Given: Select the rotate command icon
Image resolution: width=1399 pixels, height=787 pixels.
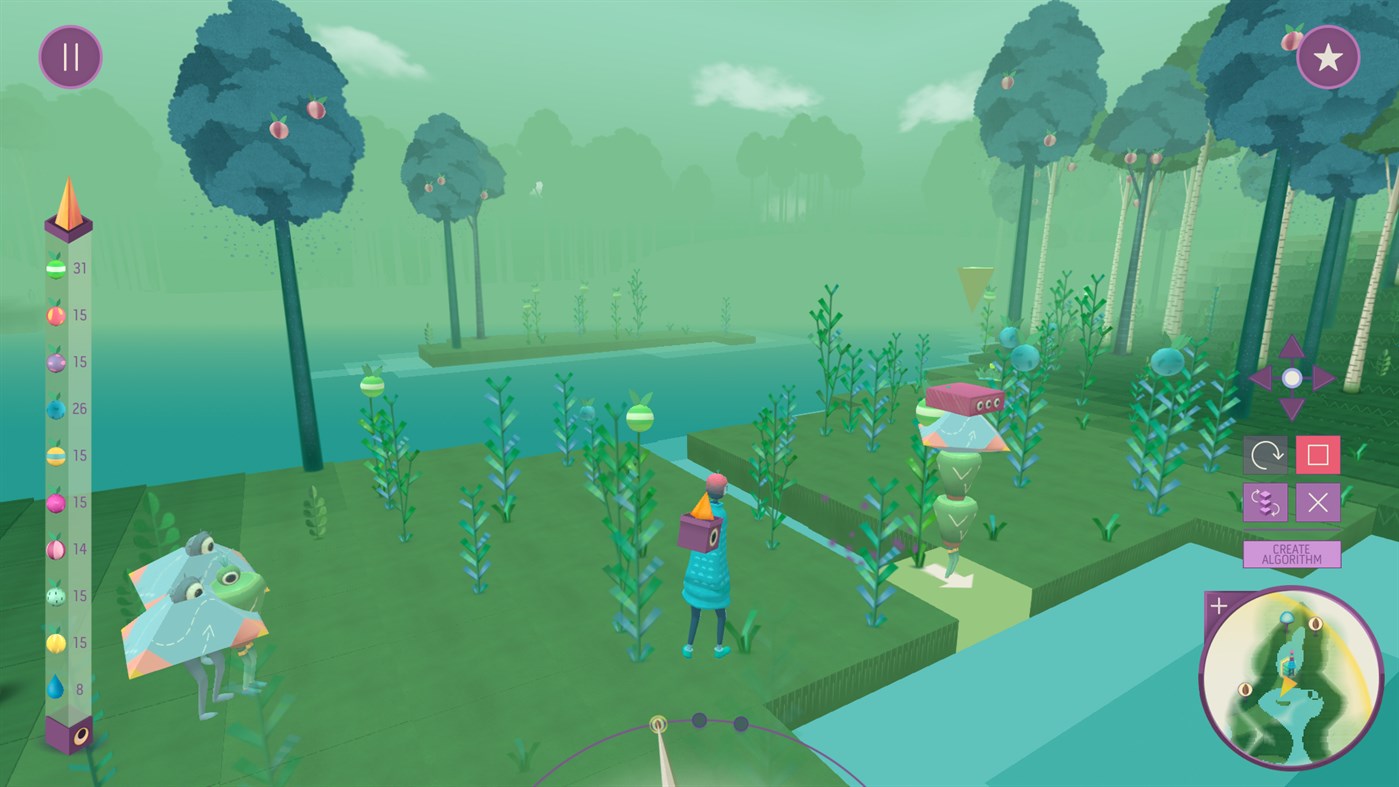Looking at the screenshot, I should 1267,454.
